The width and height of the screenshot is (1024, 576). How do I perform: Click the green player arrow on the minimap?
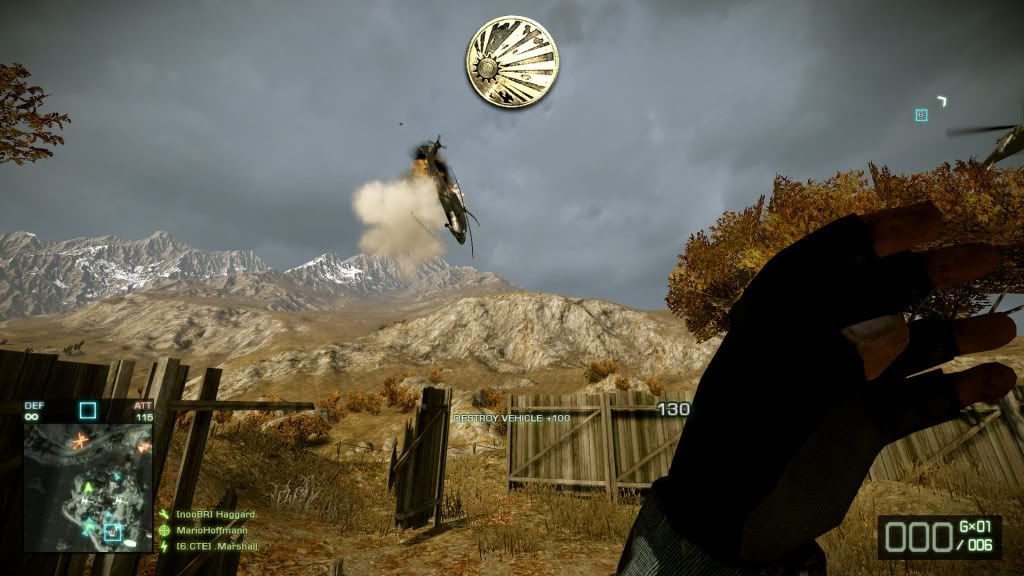click(88, 488)
